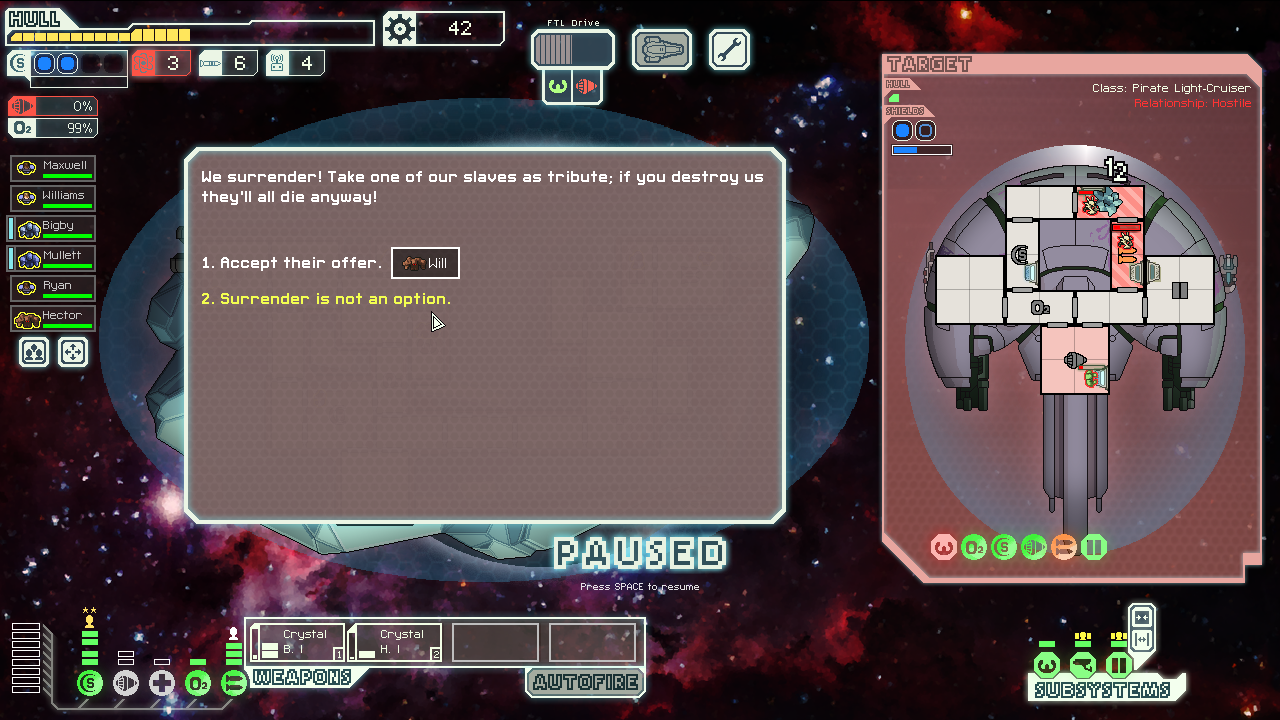Click the shields system power icon
The height and width of the screenshot is (720, 1280).
(x=90, y=684)
